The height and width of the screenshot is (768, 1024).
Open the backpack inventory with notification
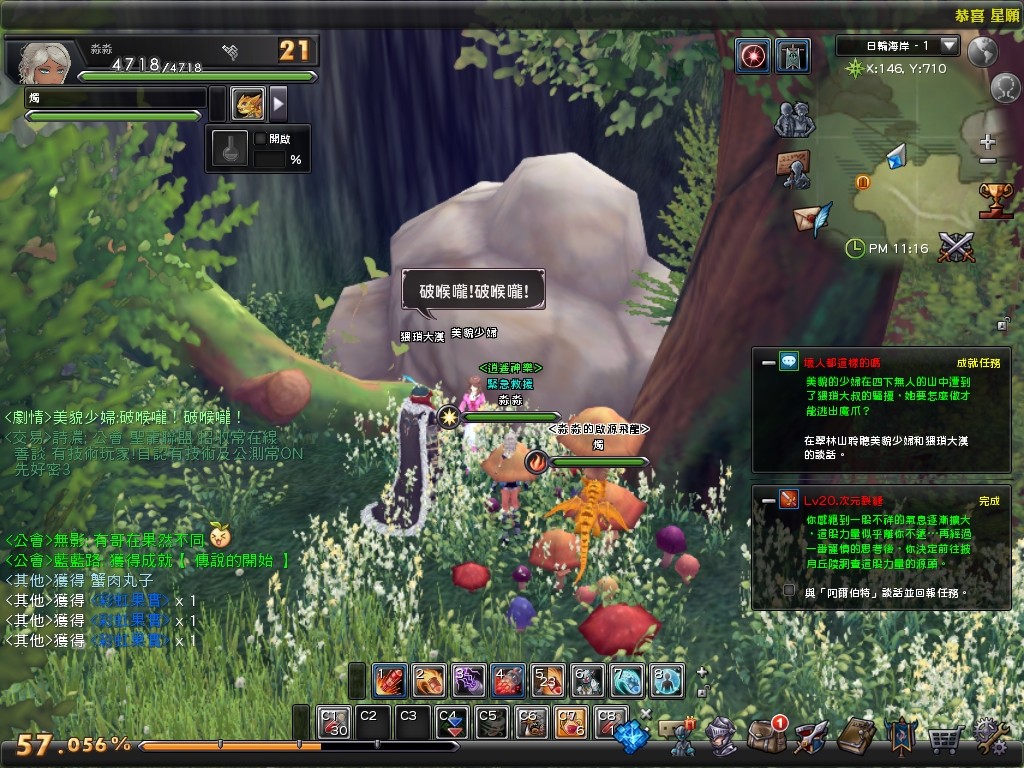pyautogui.click(x=766, y=738)
